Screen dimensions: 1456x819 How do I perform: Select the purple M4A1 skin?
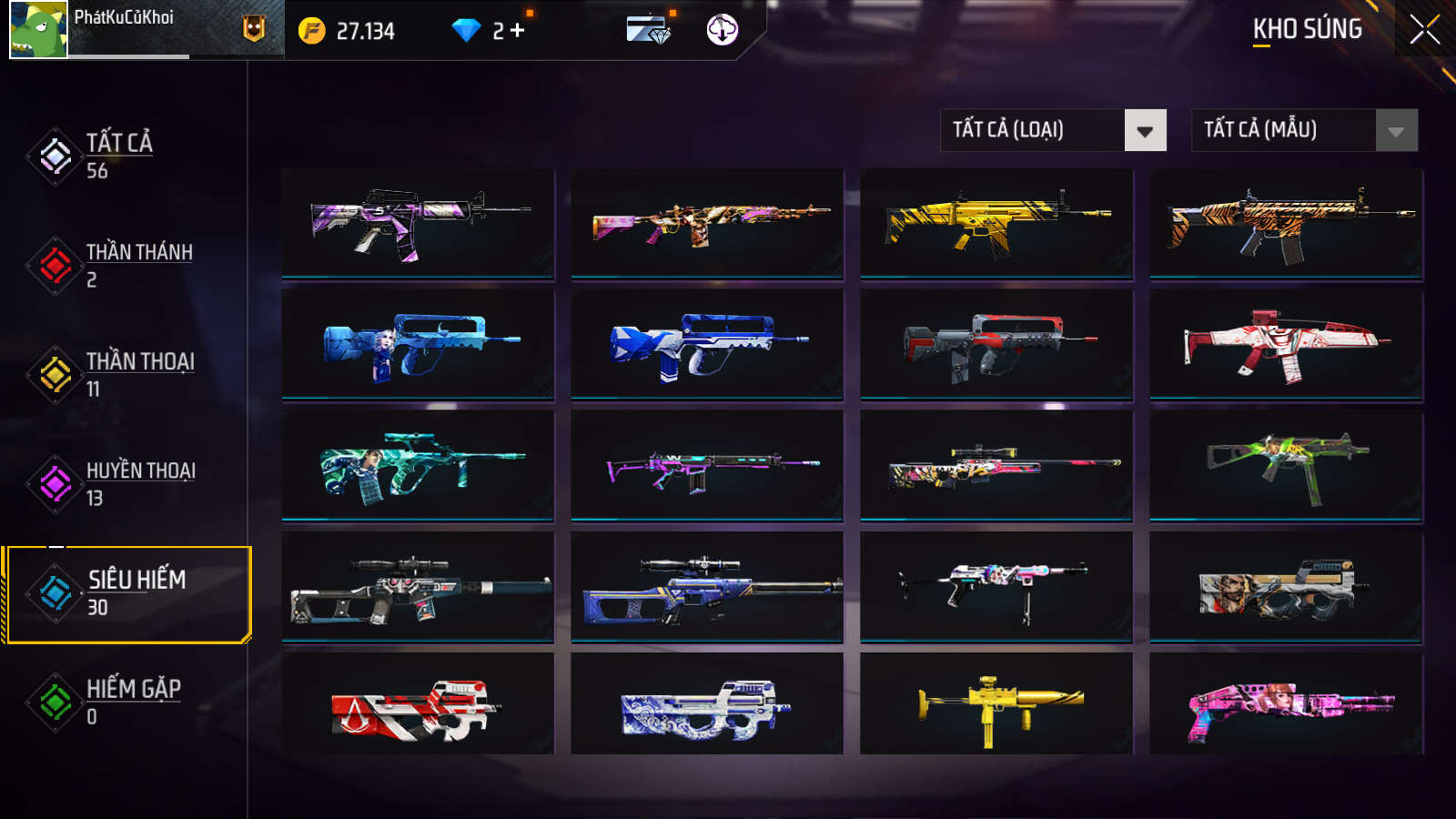[418, 223]
